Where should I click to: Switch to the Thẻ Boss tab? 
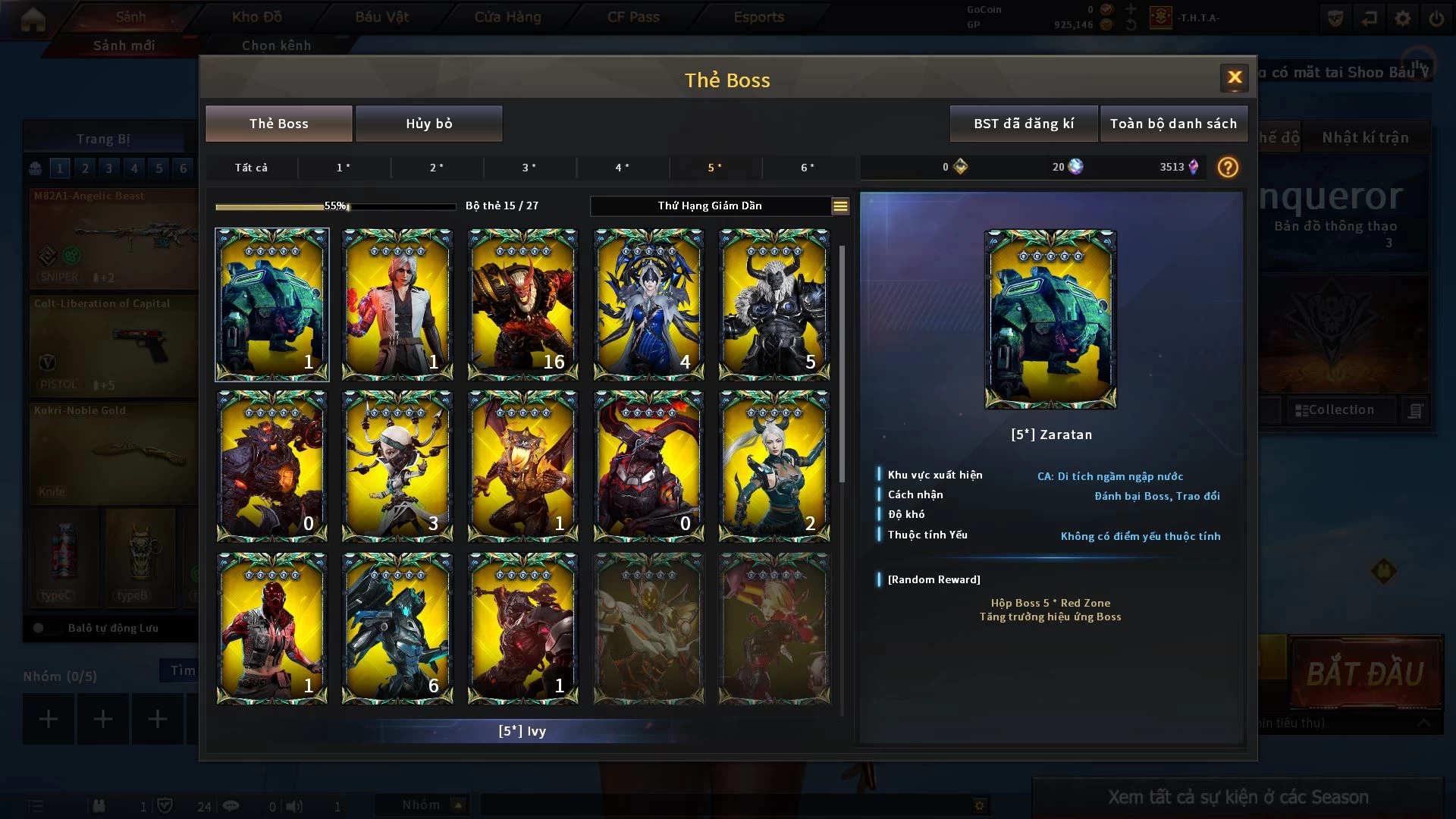click(278, 124)
